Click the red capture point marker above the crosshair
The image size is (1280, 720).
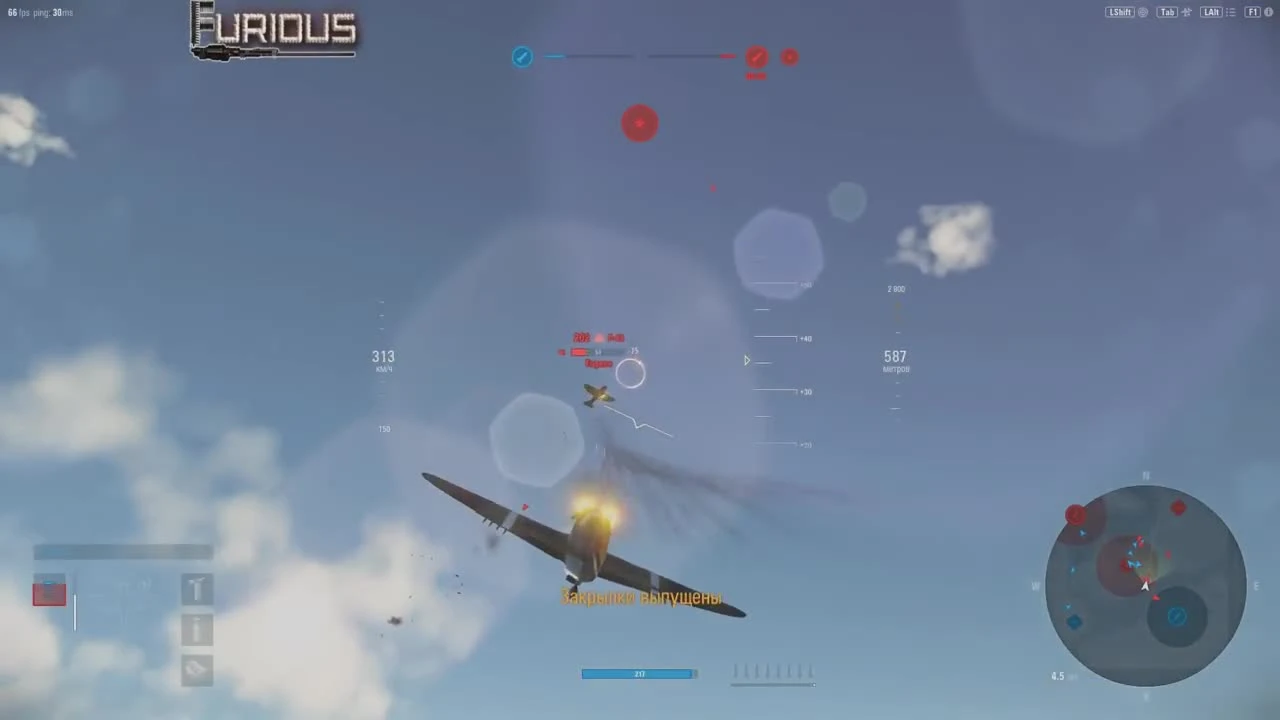[640, 123]
